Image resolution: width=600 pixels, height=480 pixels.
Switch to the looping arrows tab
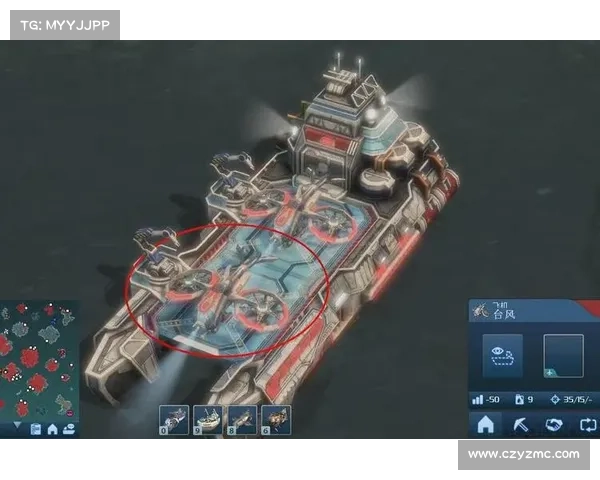pyautogui.click(x=586, y=425)
